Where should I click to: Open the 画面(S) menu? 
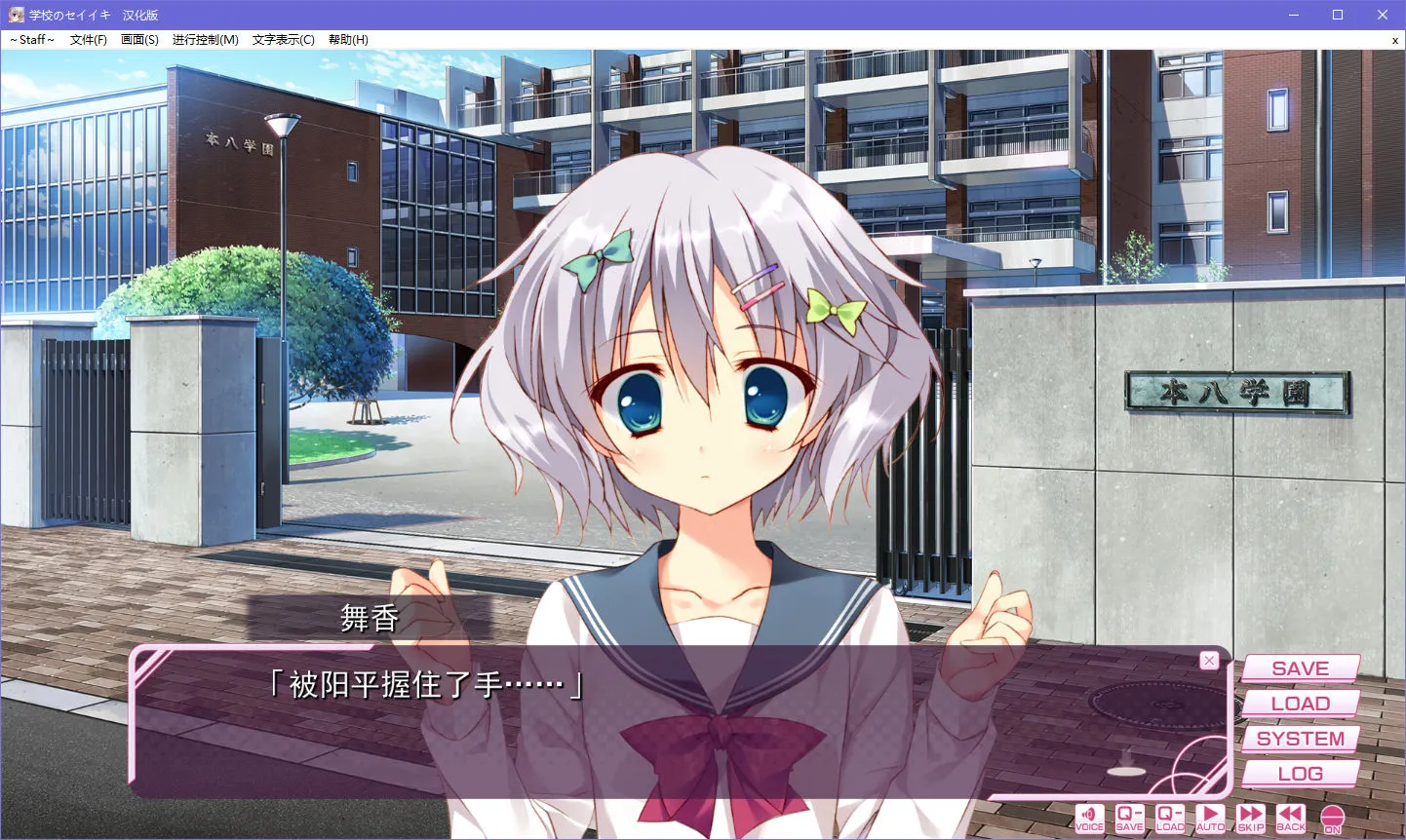(x=139, y=40)
